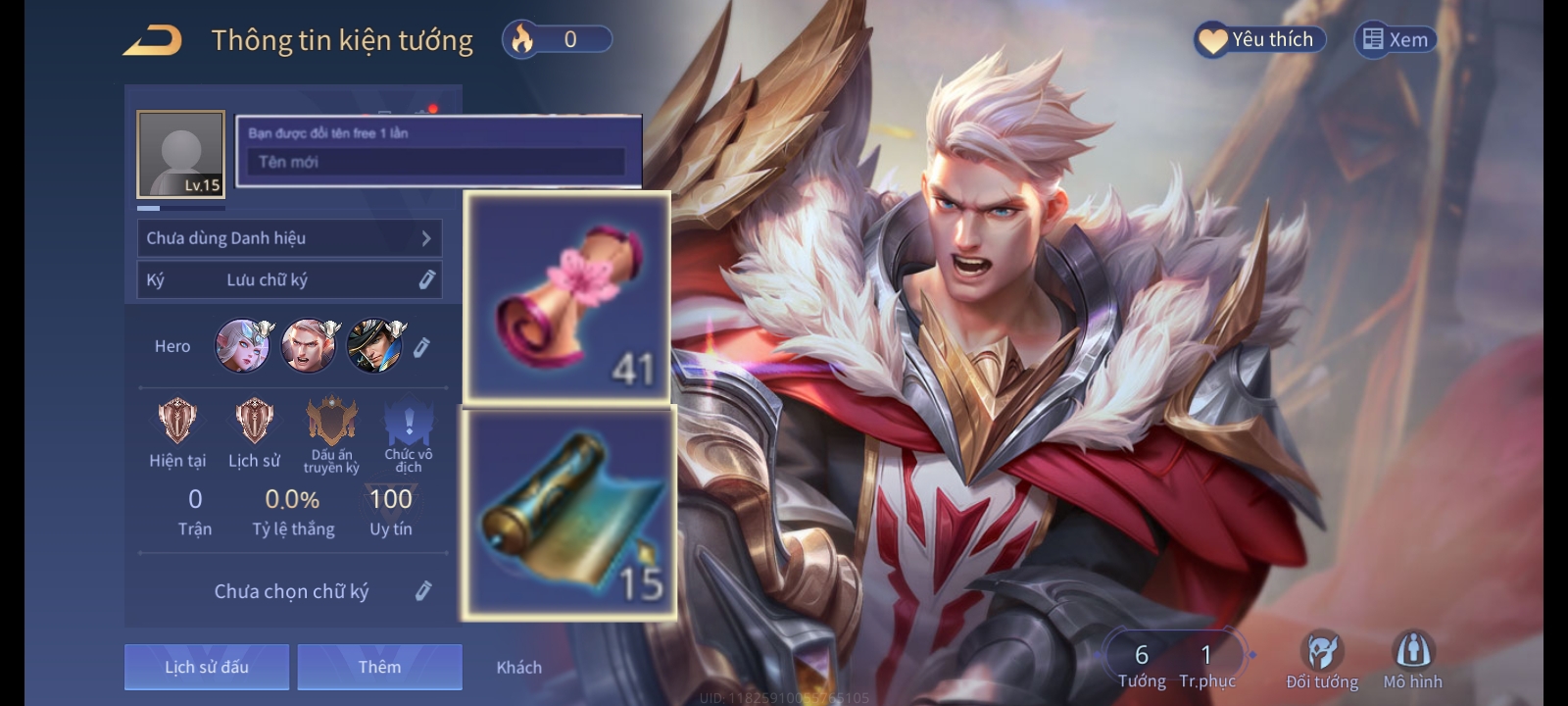Click the Thêm button
The image size is (1568, 706).
point(379,667)
